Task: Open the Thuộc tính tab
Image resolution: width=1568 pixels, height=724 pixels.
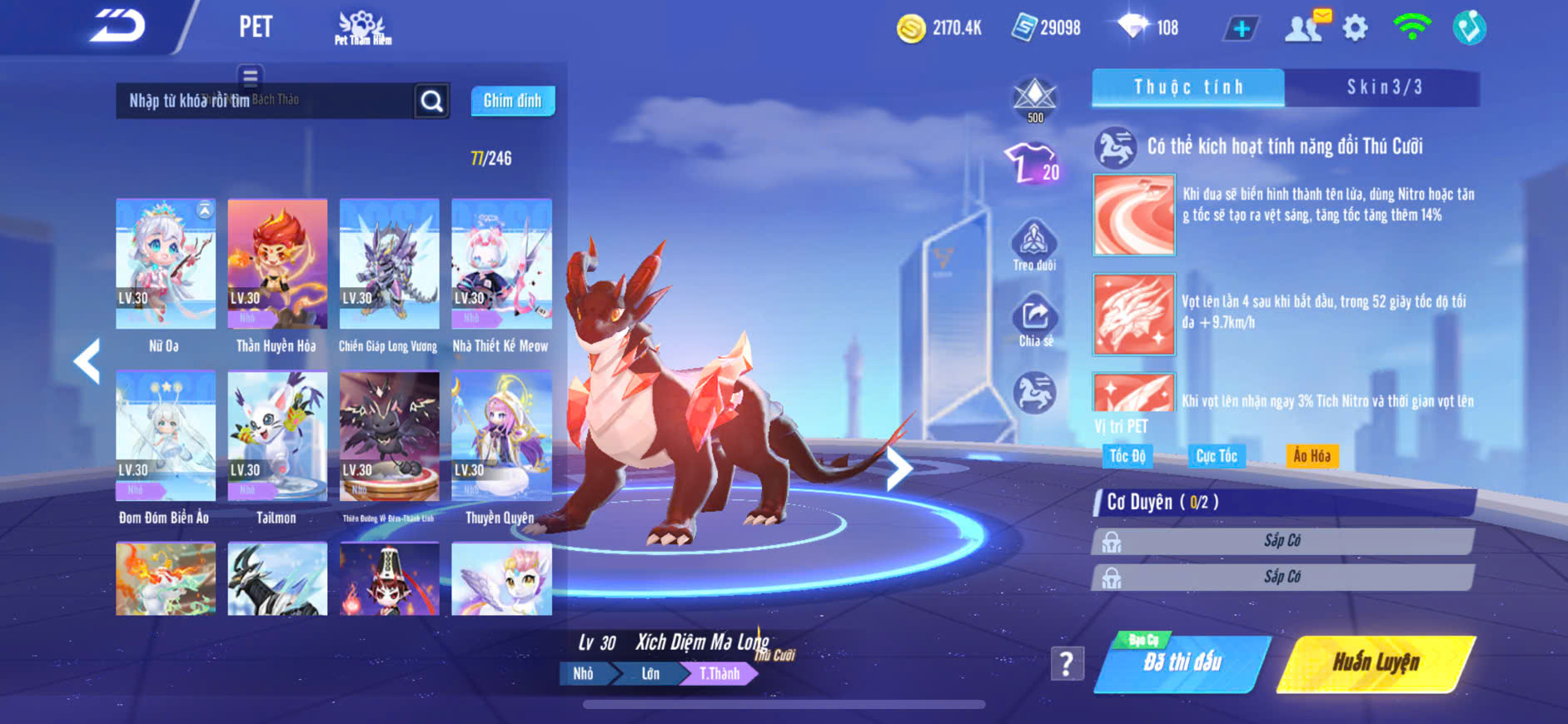Action: [1188, 87]
